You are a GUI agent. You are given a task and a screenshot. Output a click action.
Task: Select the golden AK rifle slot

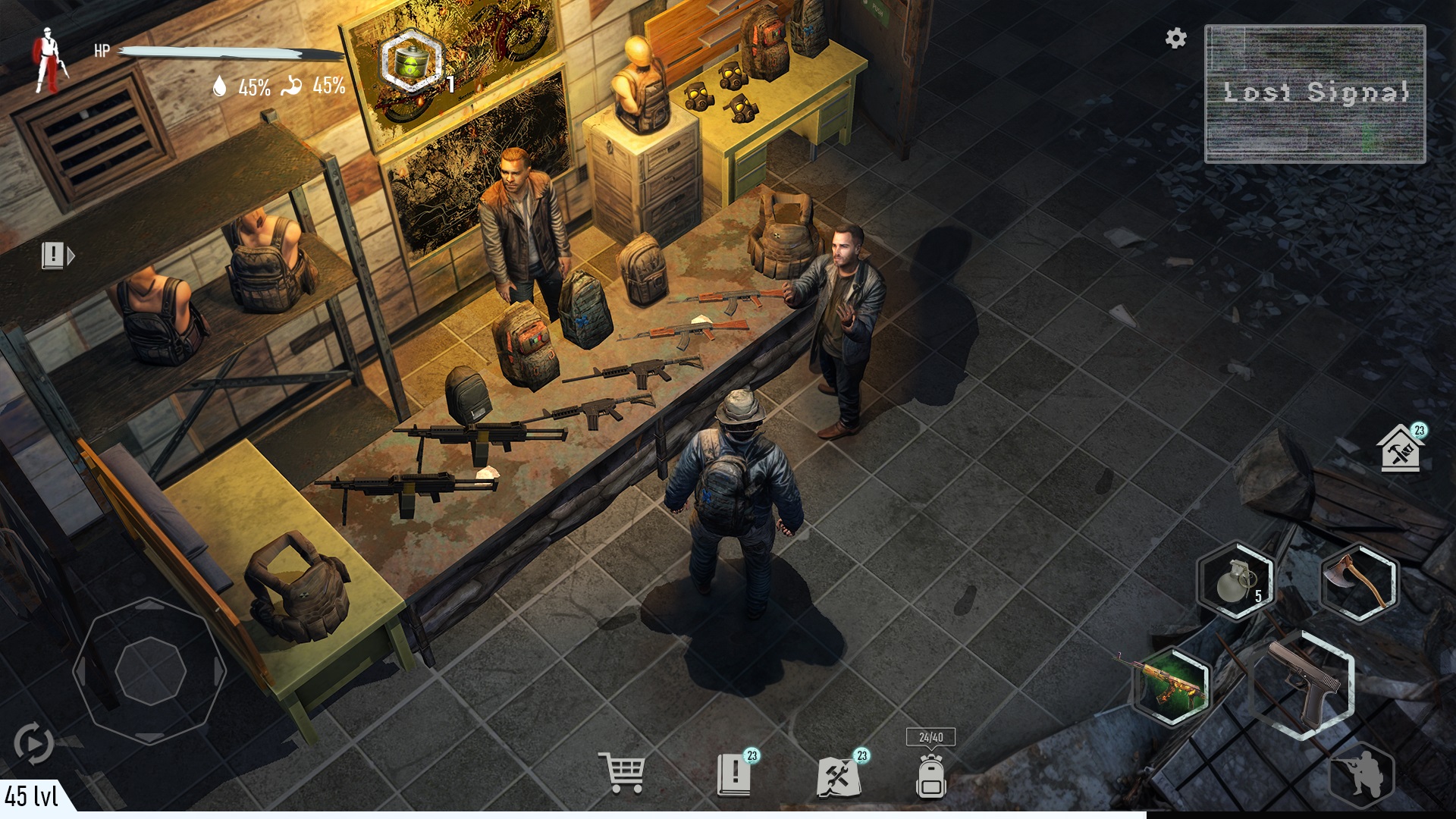(x=1170, y=686)
